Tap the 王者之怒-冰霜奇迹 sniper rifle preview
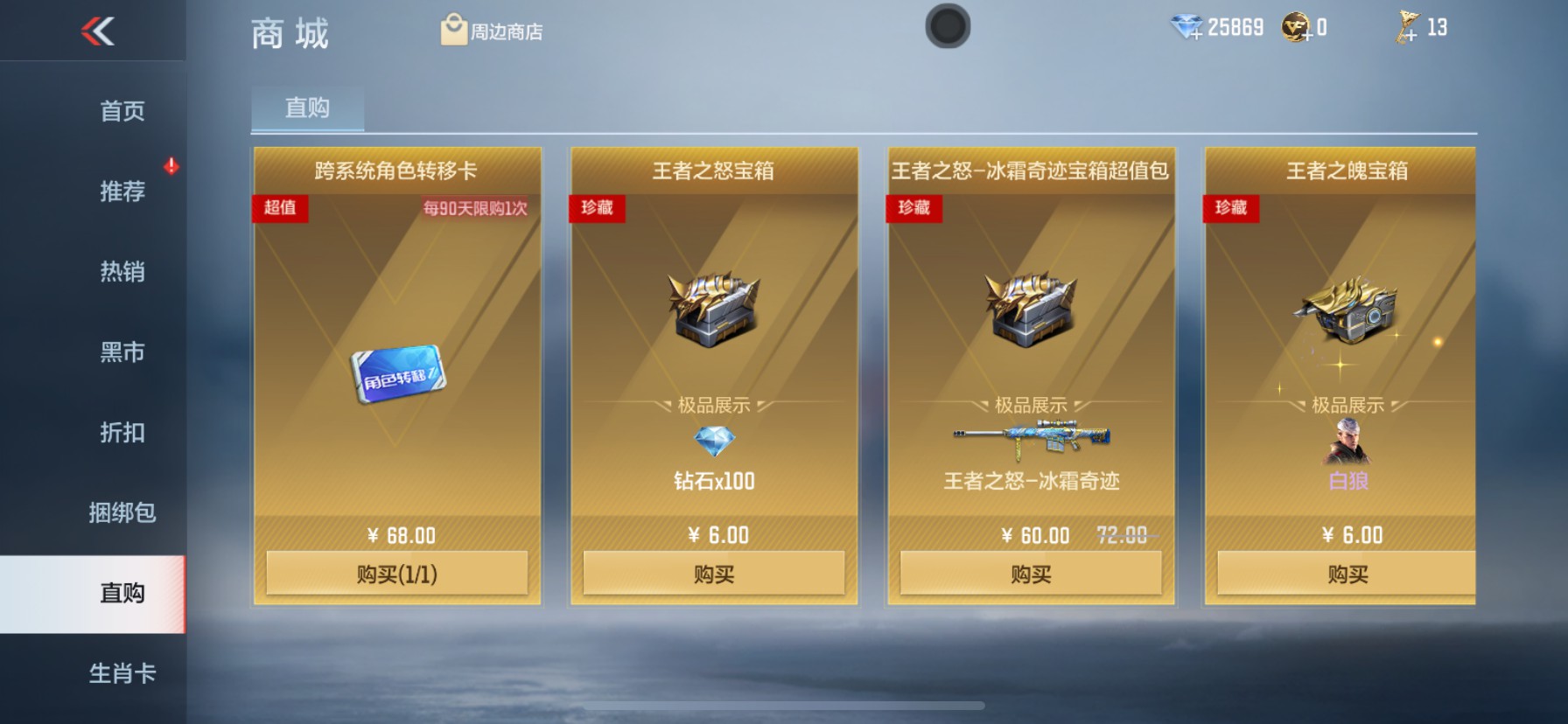This screenshot has height=724, width=1568. (1029, 437)
